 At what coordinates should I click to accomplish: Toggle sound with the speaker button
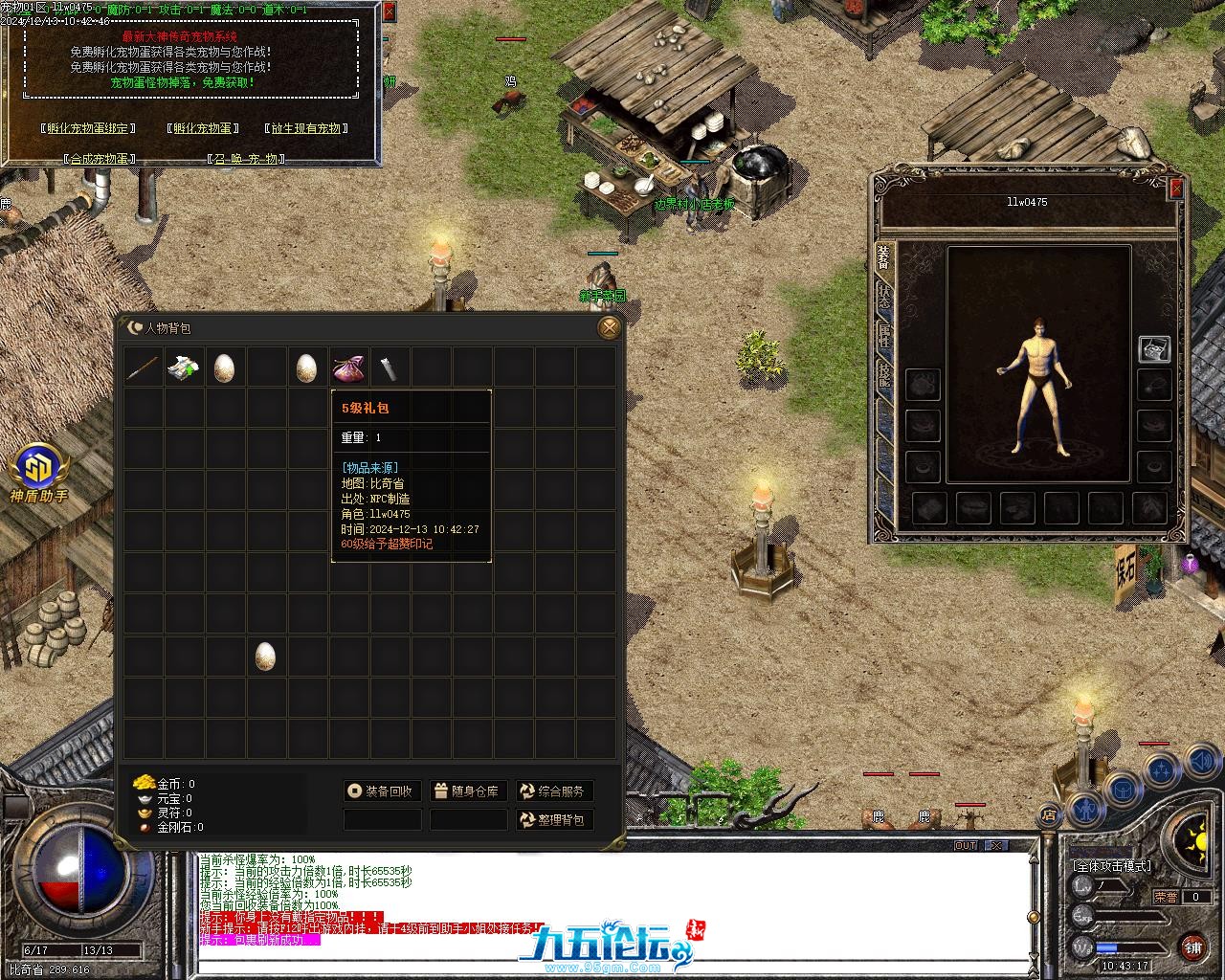coord(1200,762)
